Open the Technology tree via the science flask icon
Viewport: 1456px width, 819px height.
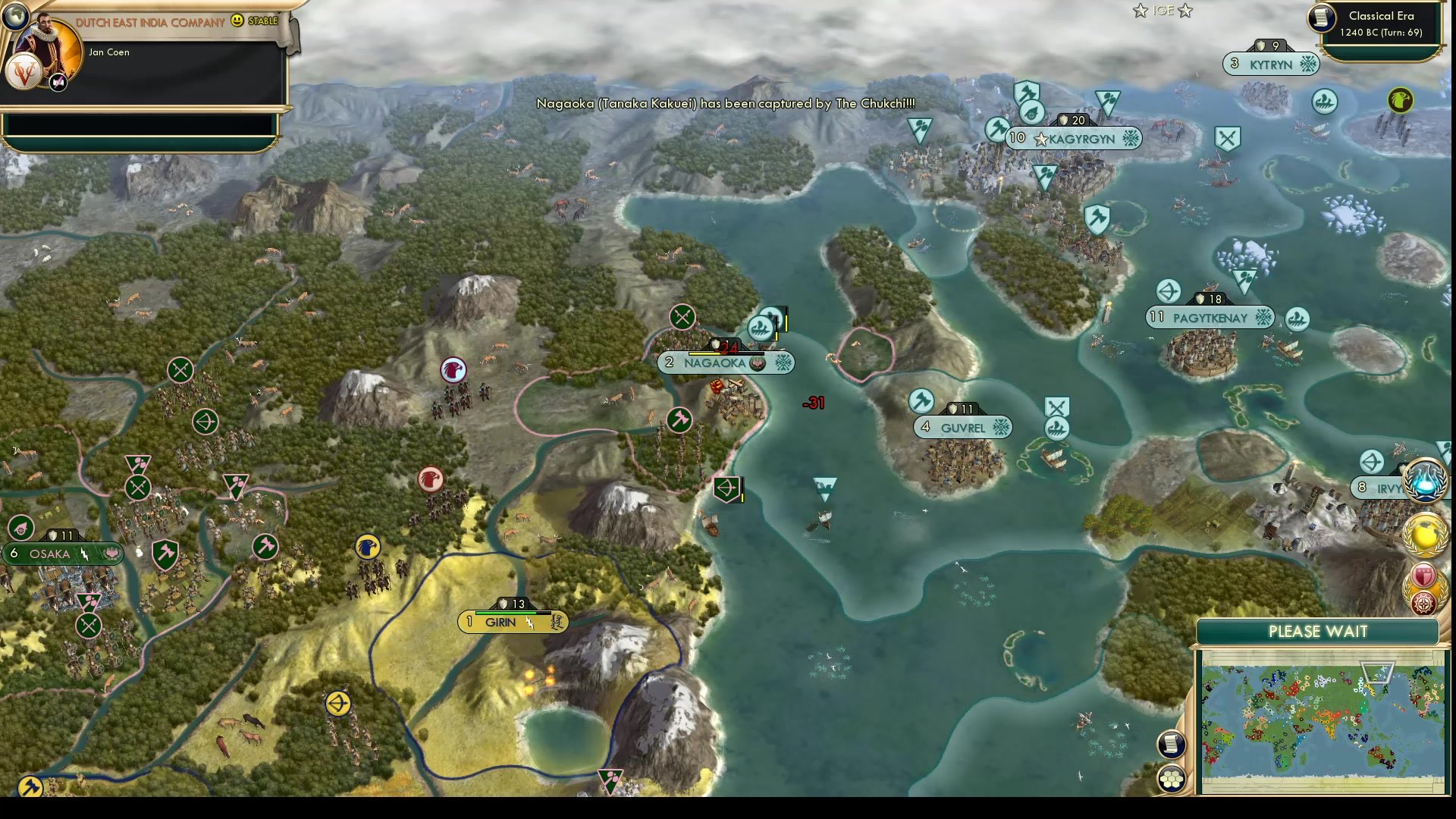pos(1425,480)
